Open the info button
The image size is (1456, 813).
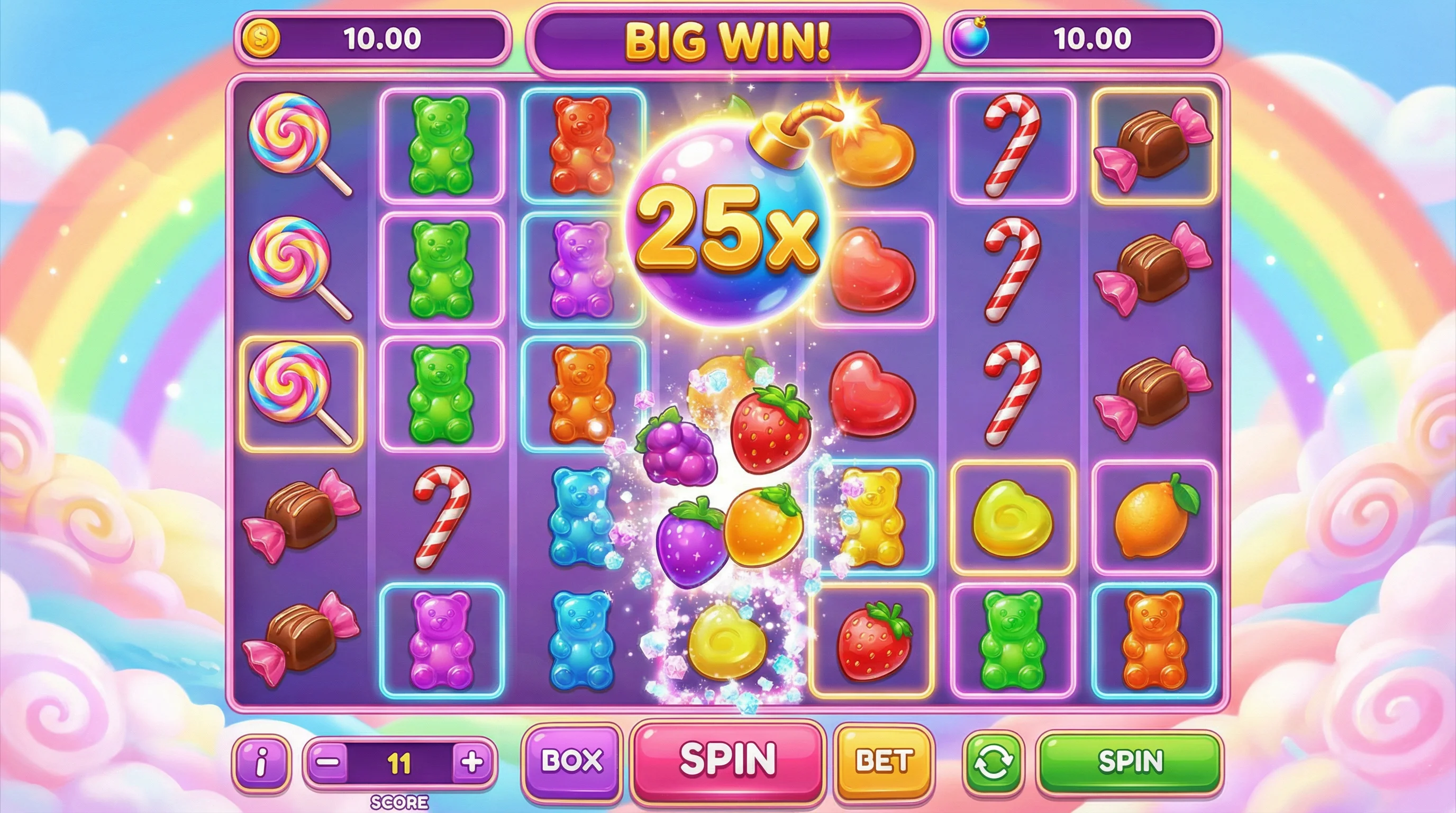tap(261, 763)
